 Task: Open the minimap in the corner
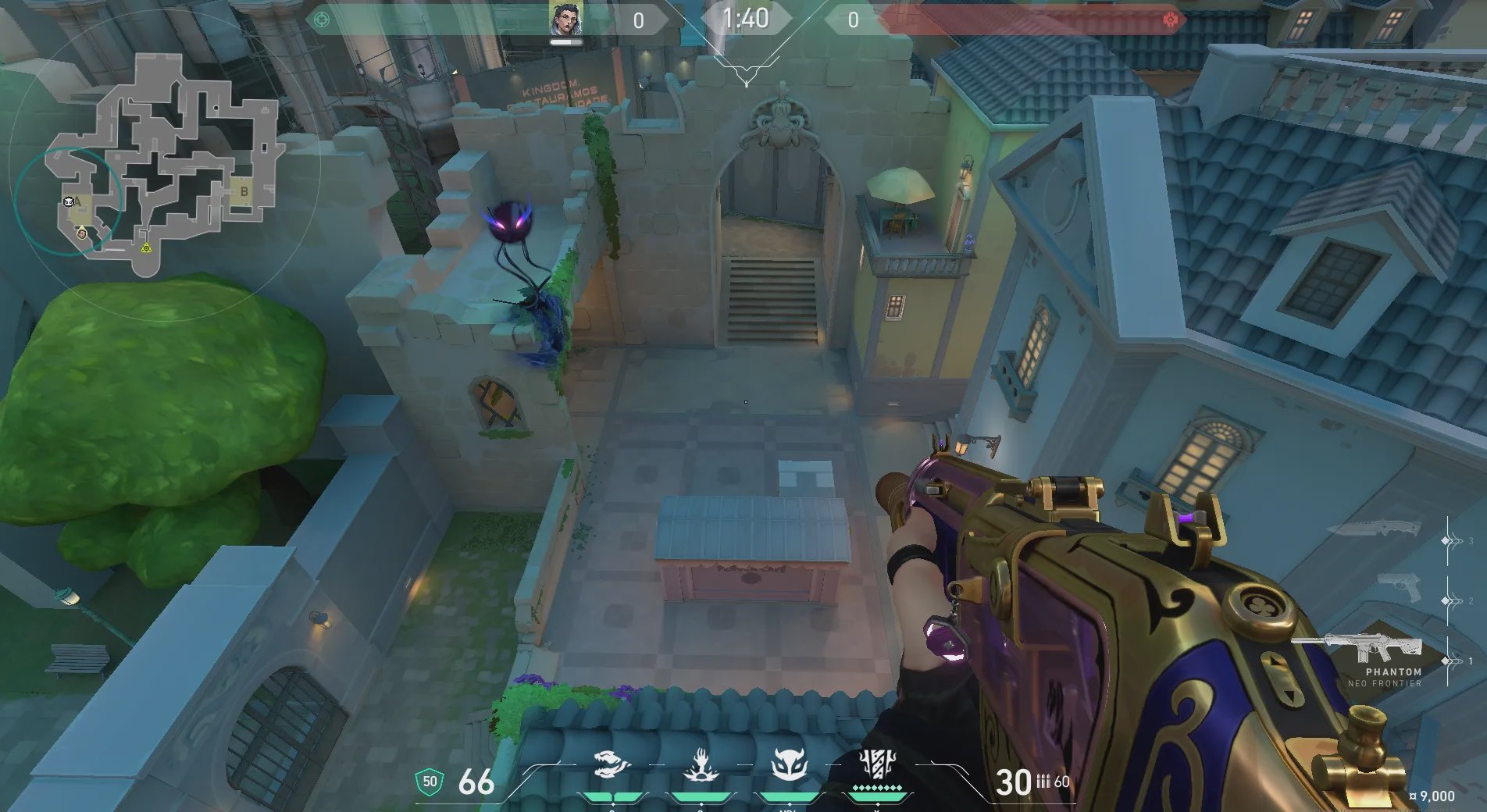point(164,164)
